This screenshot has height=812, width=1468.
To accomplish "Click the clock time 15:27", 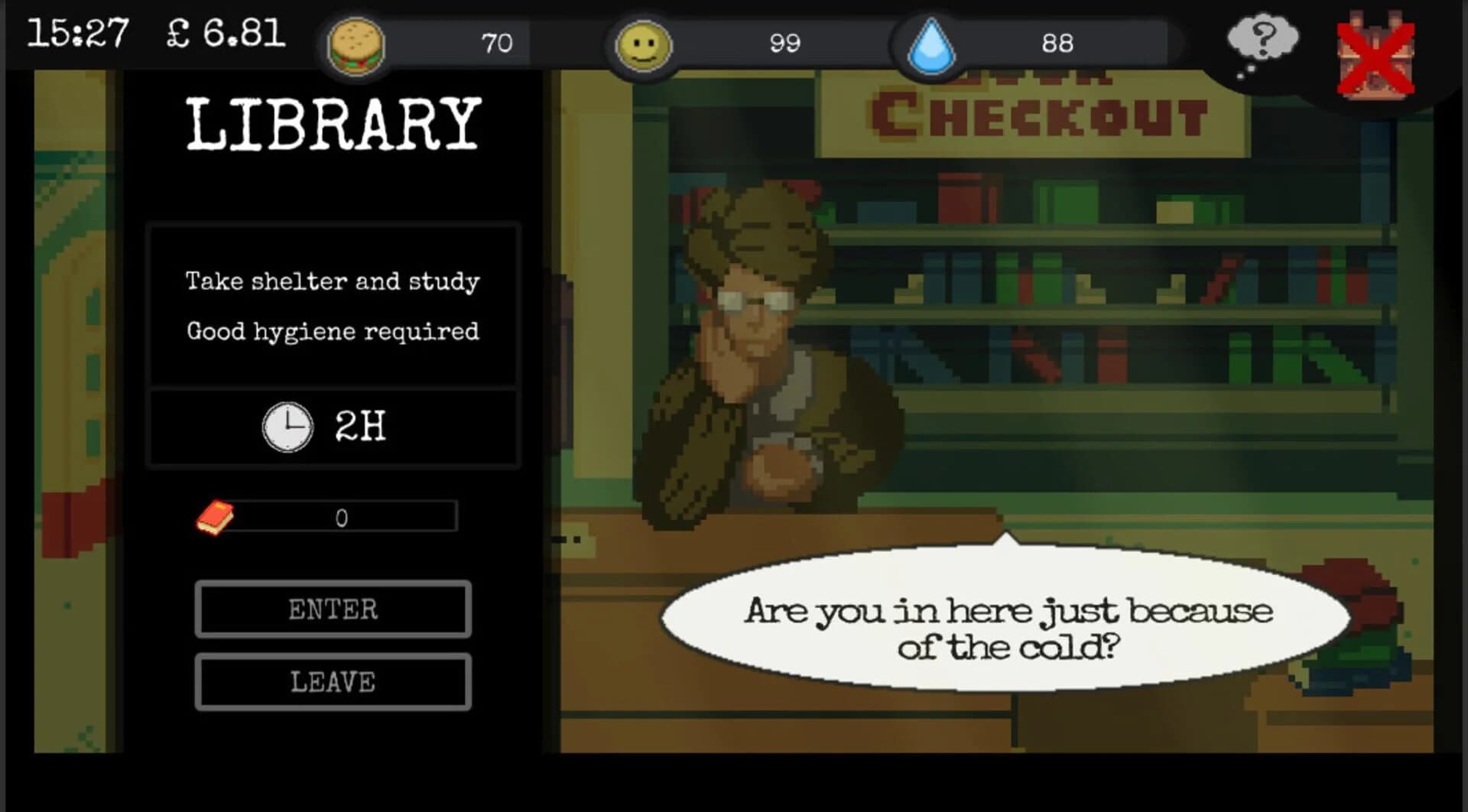I will coord(78,32).
